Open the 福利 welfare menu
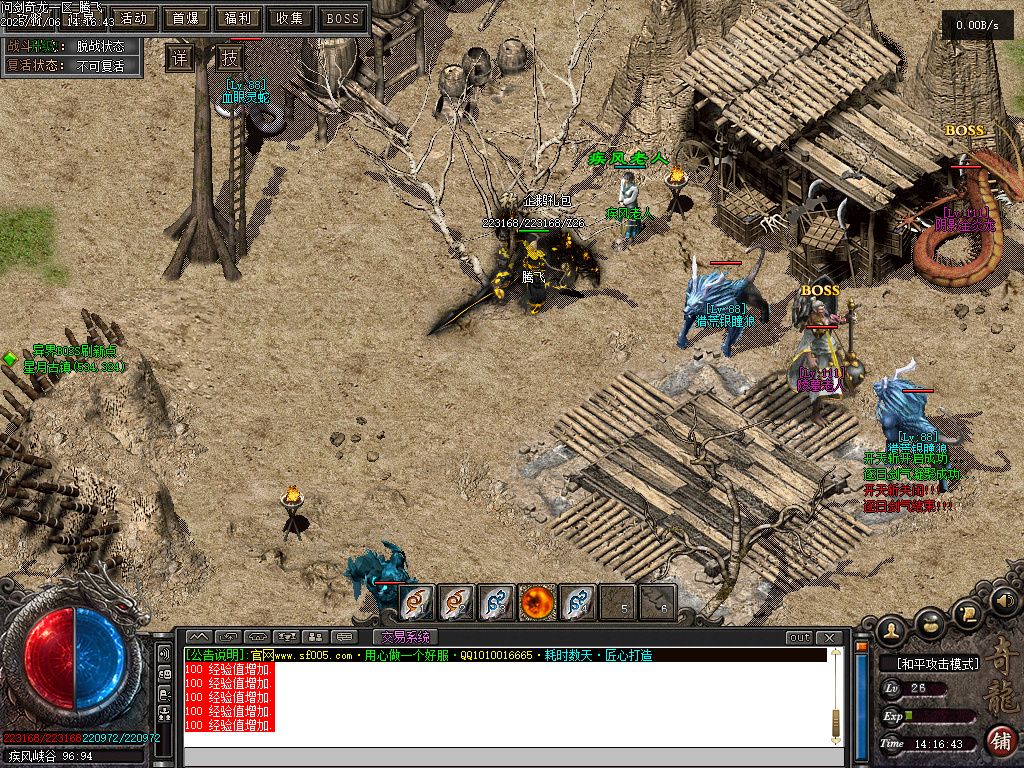This screenshot has height=768, width=1024. (x=238, y=18)
